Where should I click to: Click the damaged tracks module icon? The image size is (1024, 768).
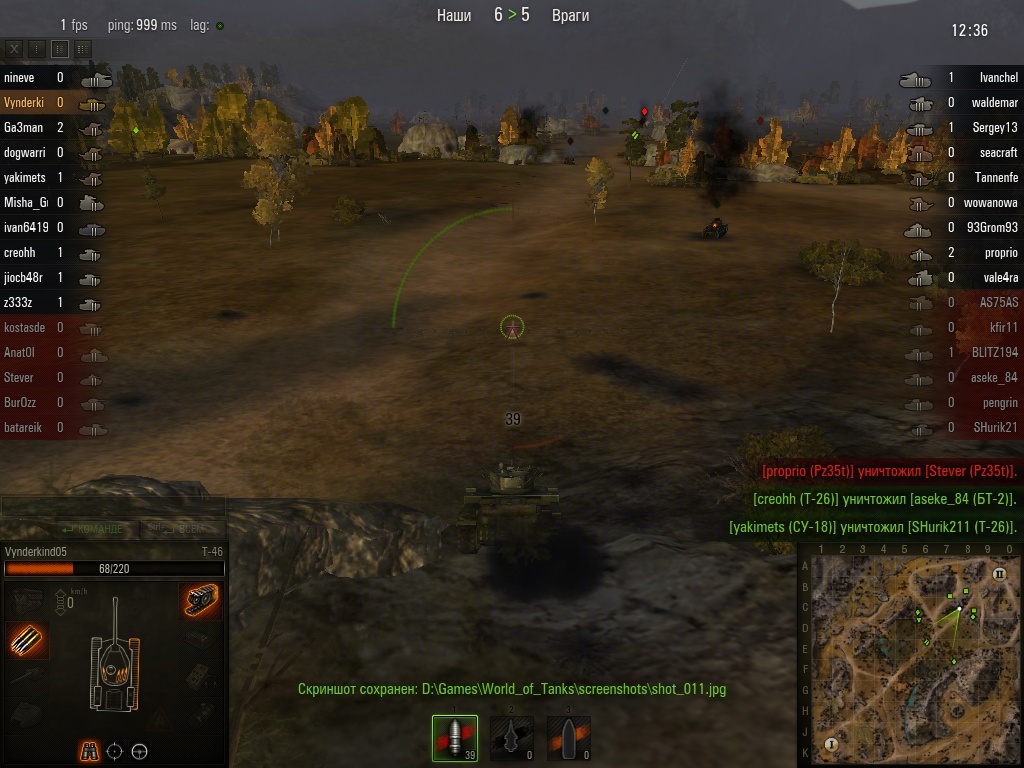[x=201, y=600]
